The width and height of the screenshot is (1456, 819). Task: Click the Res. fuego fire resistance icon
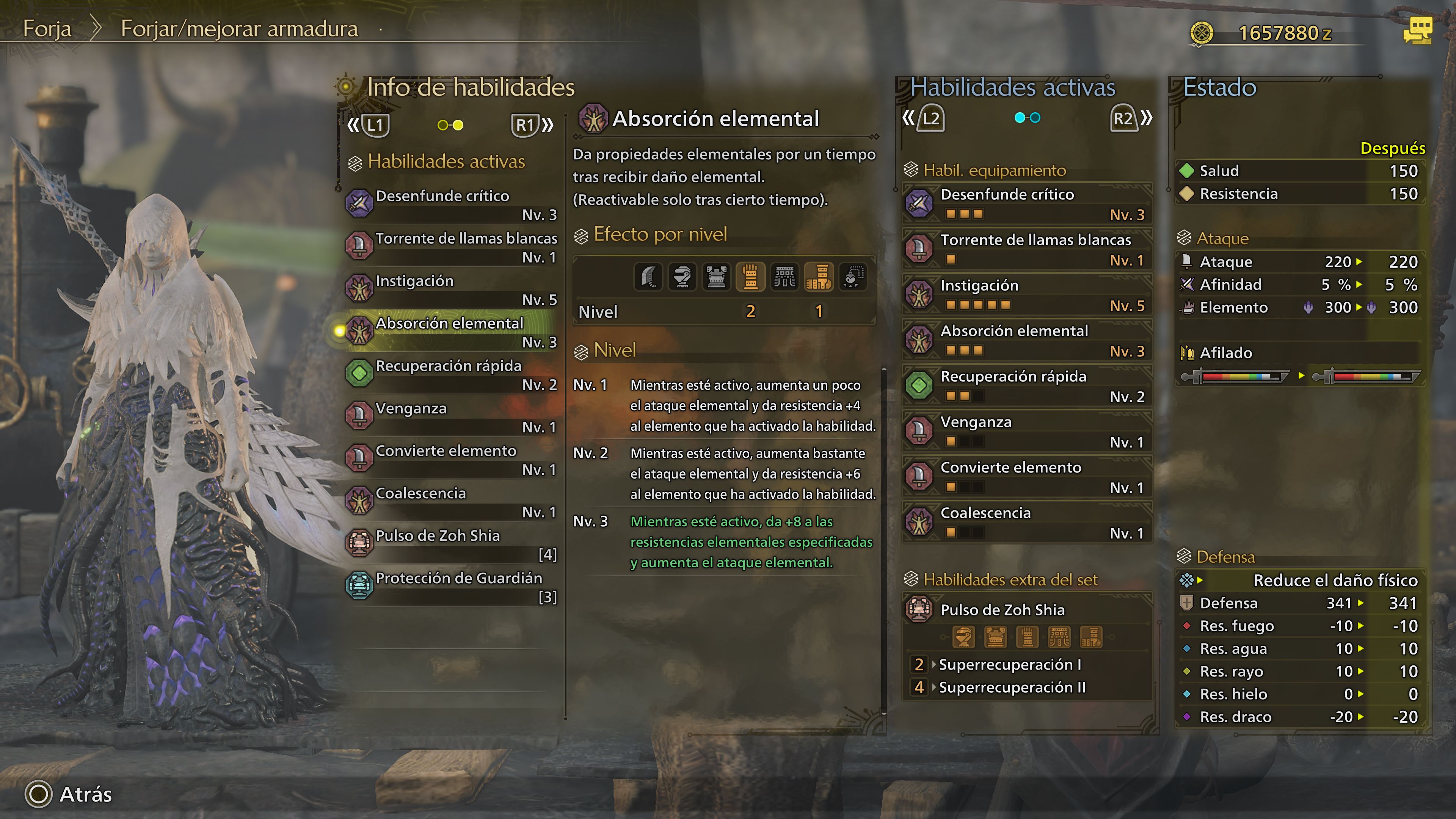[1188, 626]
